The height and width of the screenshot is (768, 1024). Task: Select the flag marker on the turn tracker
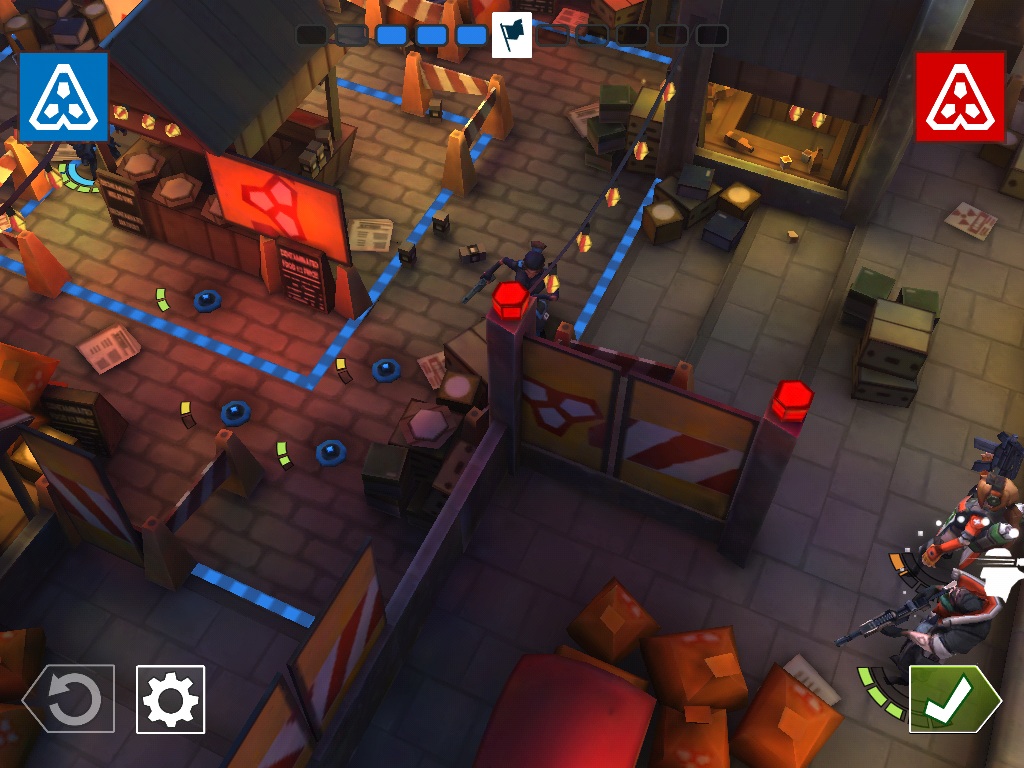coord(512,35)
